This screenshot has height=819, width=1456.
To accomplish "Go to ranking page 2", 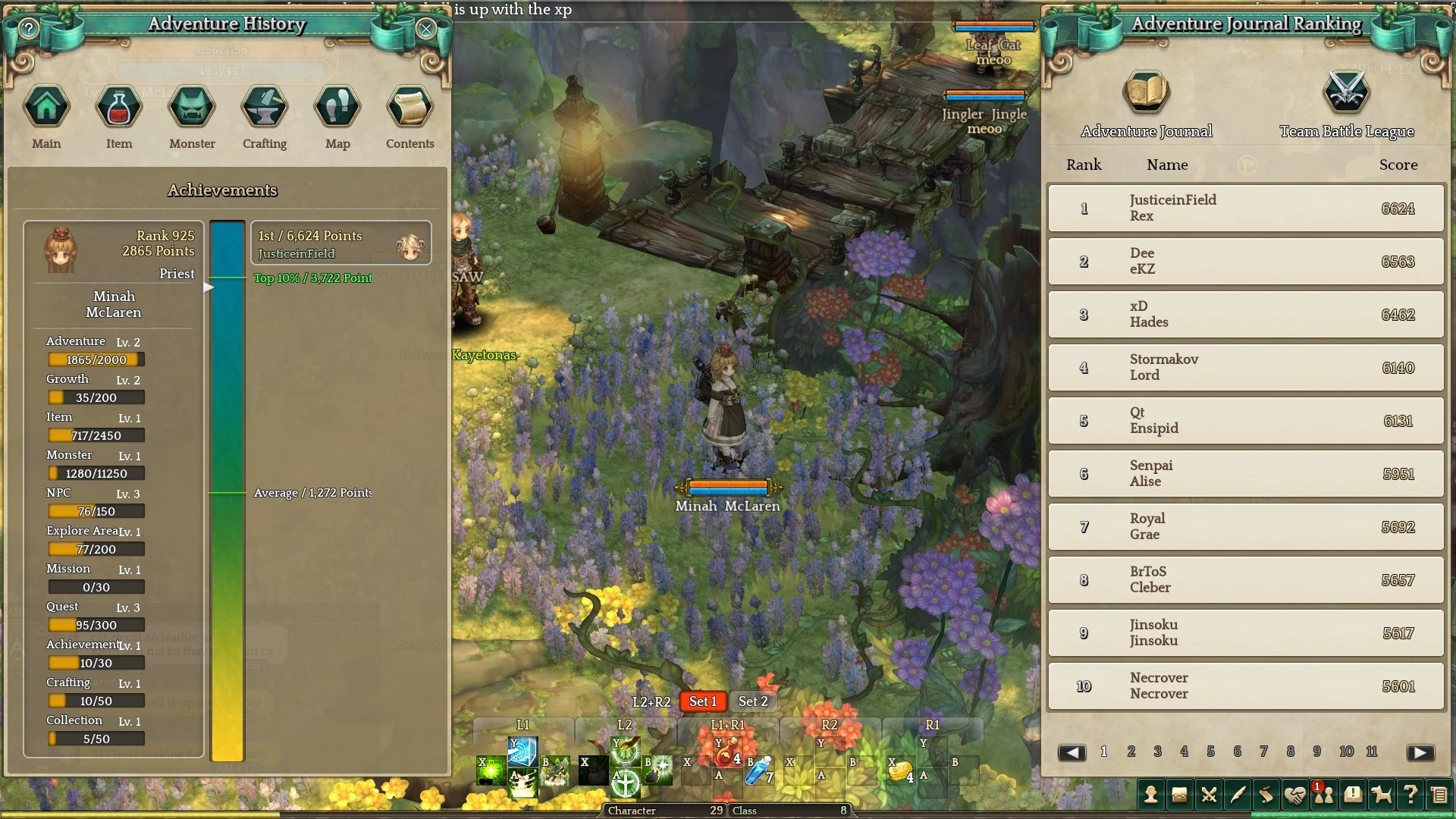I will pos(1131,752).
